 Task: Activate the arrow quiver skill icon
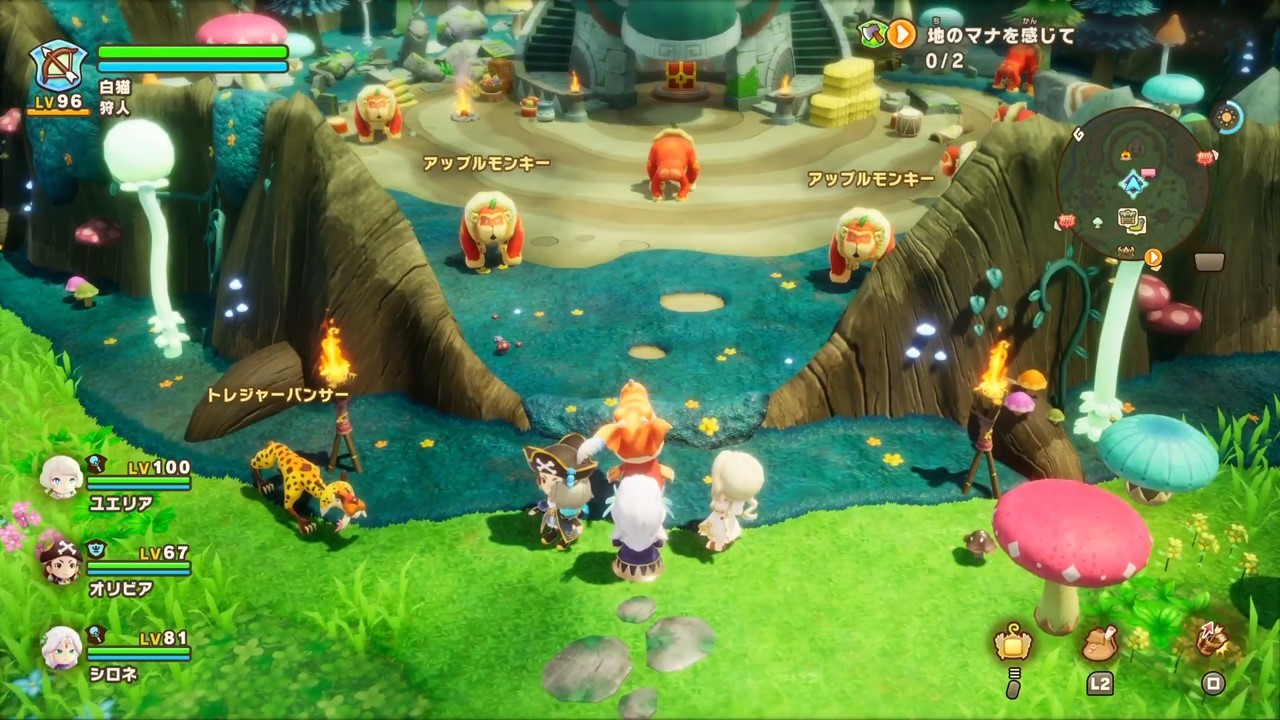pos(1213,641)
